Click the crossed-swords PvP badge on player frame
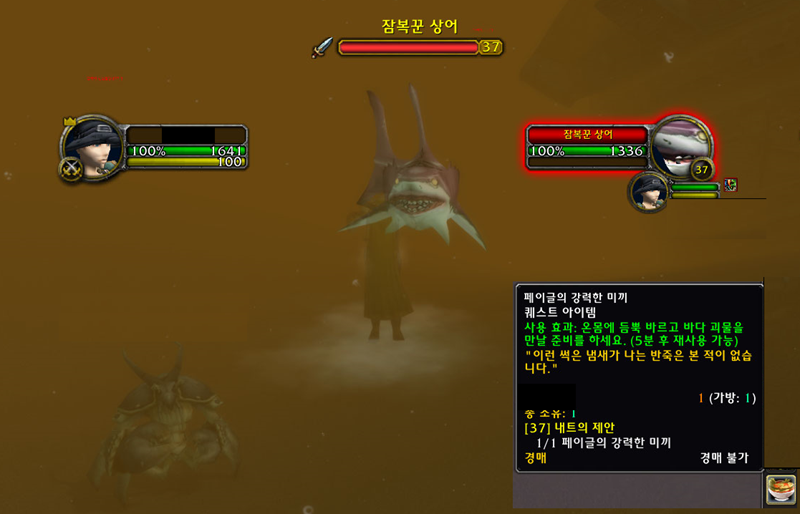800x514 pixels. 71,169
